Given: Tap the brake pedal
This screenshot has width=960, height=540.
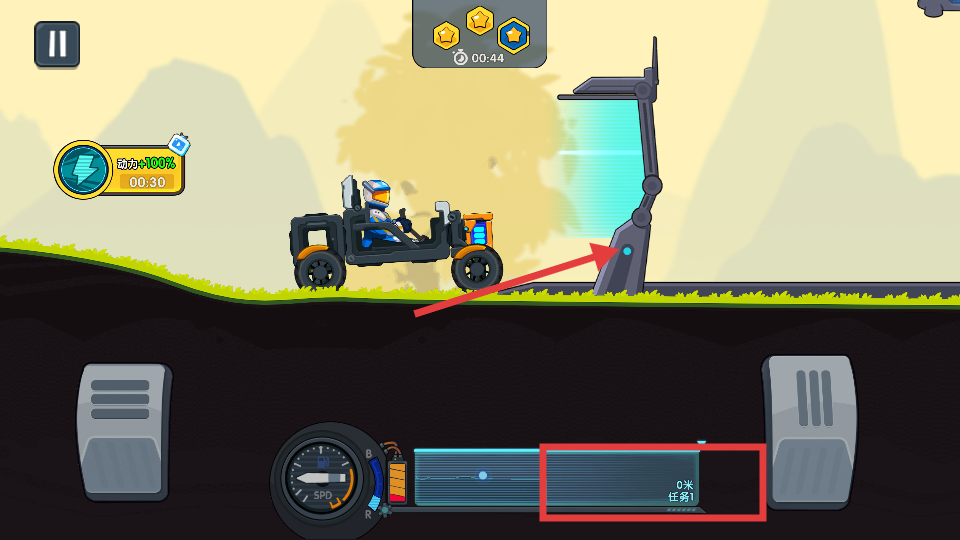Looking at the screenshot, I should [124, 430].
